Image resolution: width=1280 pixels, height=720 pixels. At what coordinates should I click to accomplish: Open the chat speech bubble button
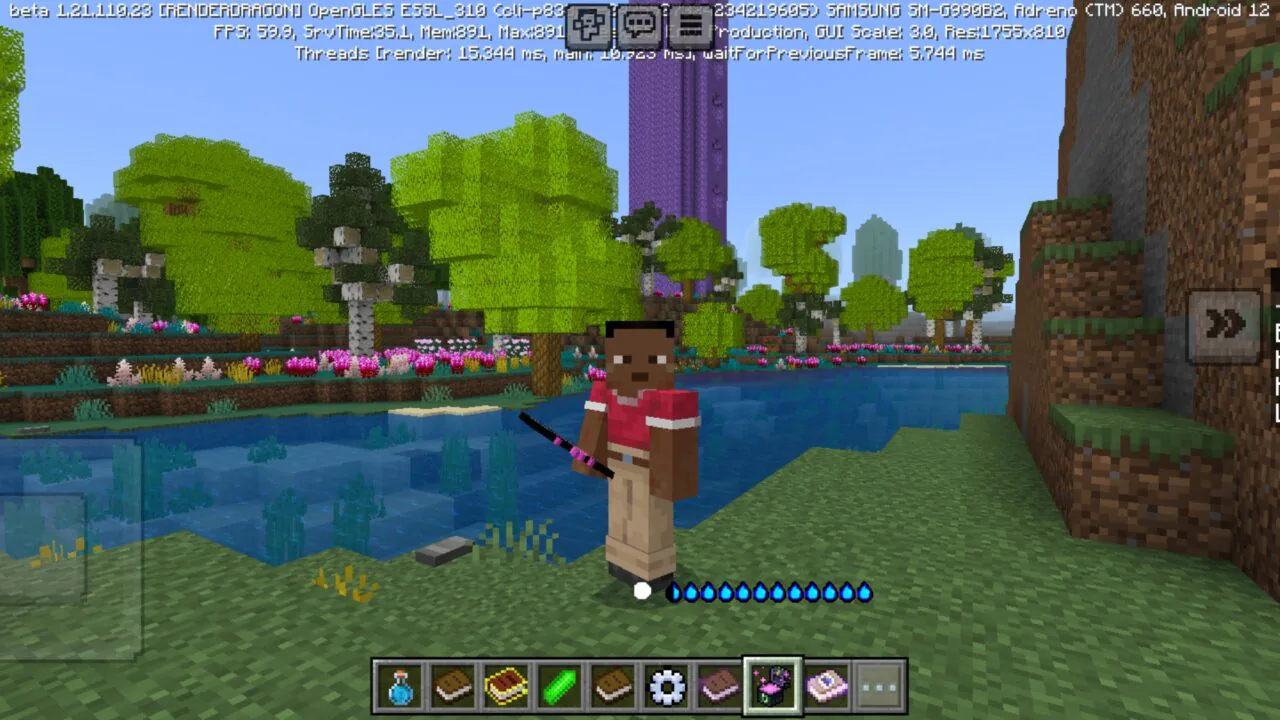coord(639,26)
